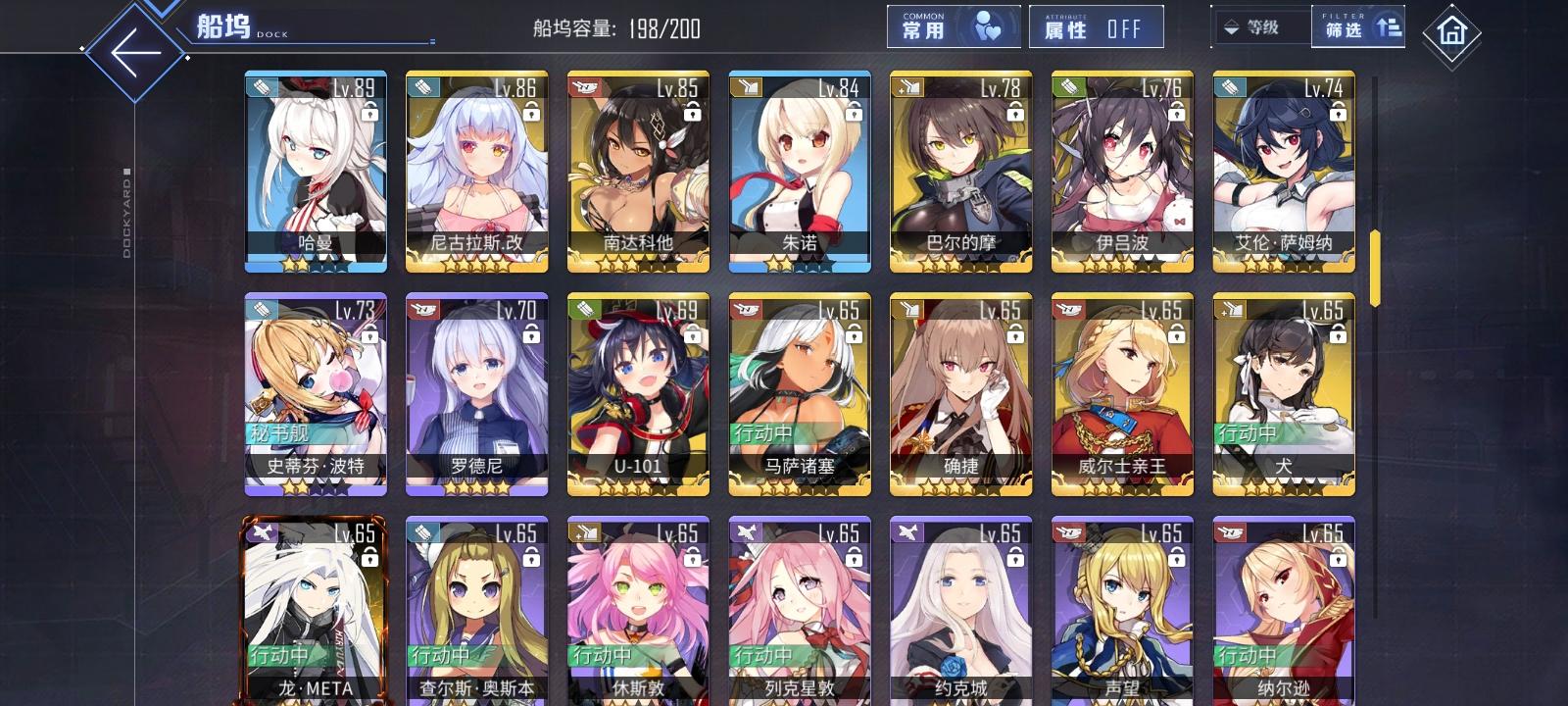
Task: Click the submarine icon on U-101's card
Action: point(584,311)
